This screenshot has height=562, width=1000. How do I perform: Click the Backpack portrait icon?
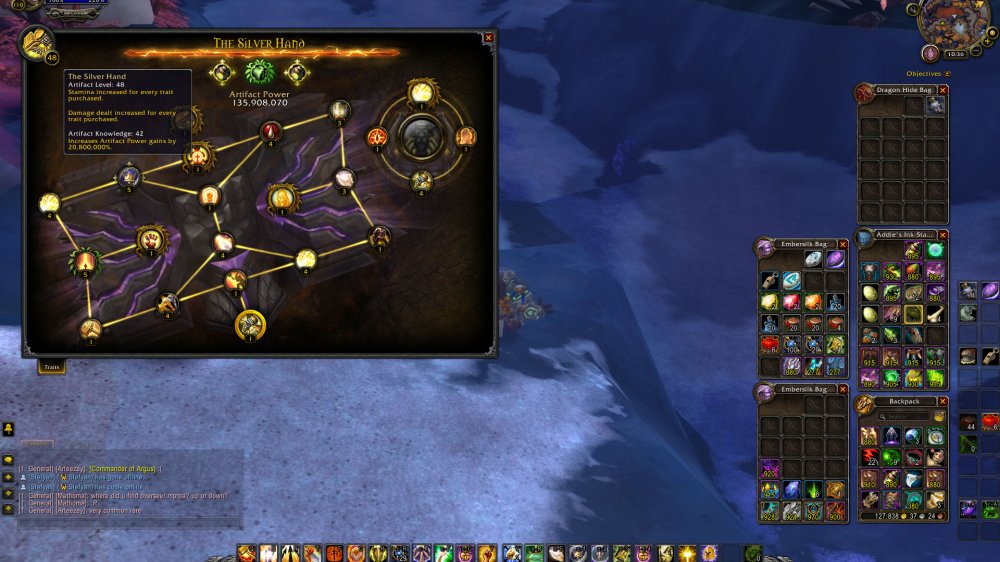(x=865, y=404)
